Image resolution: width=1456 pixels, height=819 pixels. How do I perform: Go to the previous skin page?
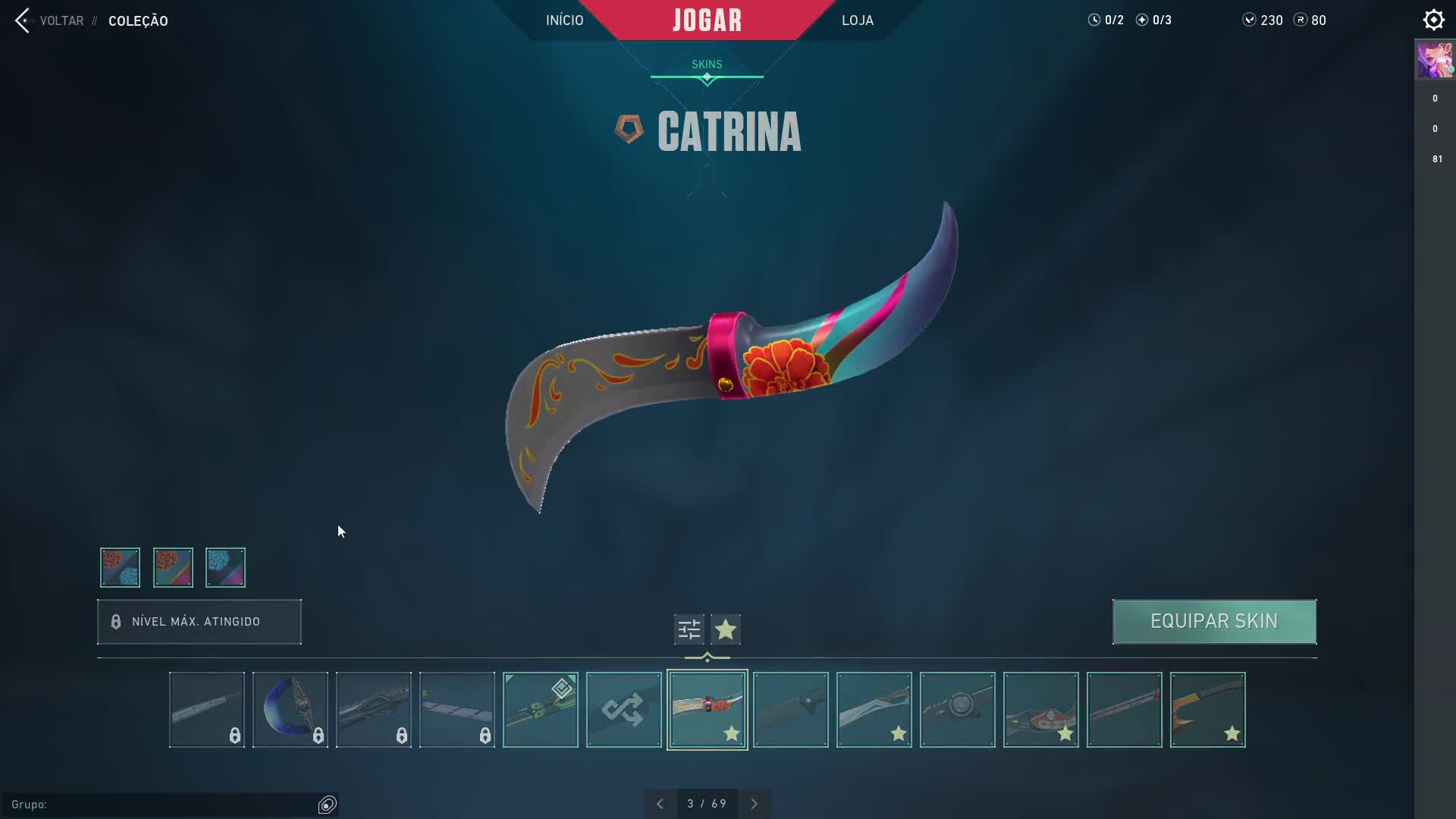tap(660, 804)
